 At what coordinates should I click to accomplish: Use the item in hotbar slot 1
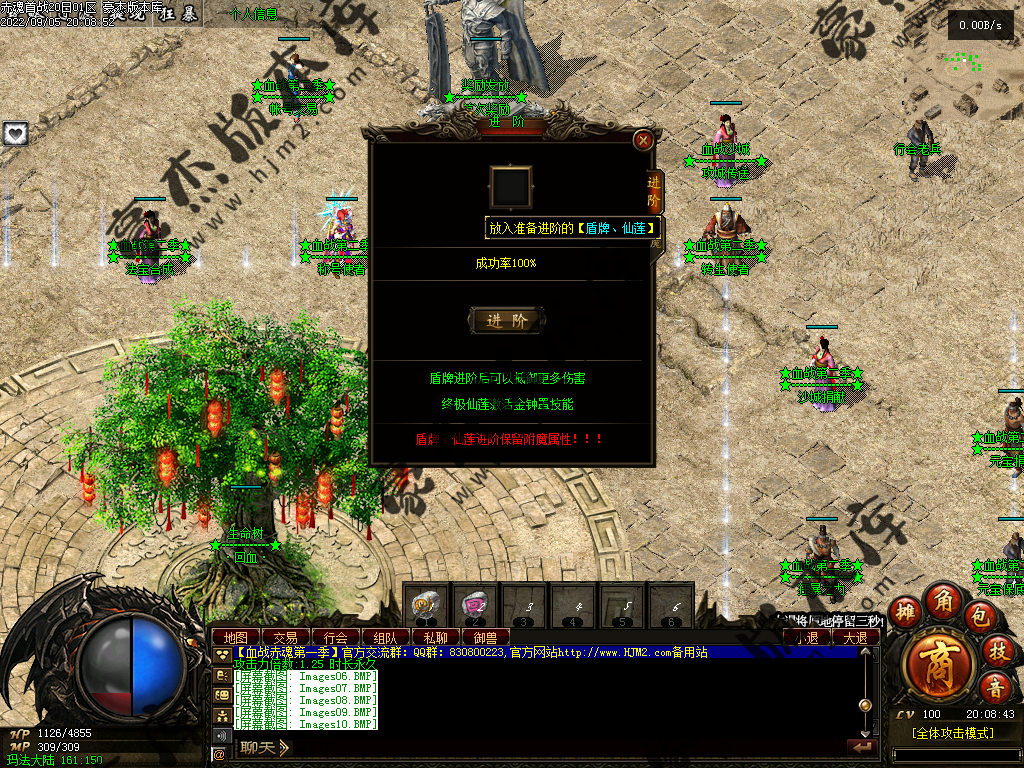click(x=425, y=605)
